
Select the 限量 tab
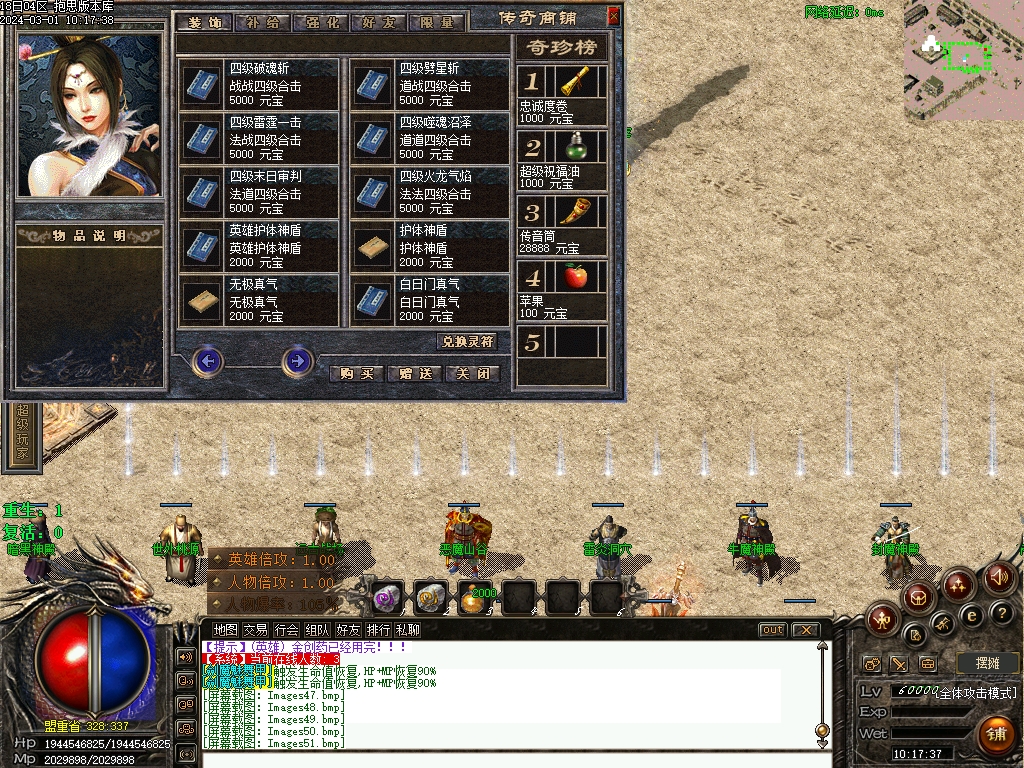coord(436,22)
